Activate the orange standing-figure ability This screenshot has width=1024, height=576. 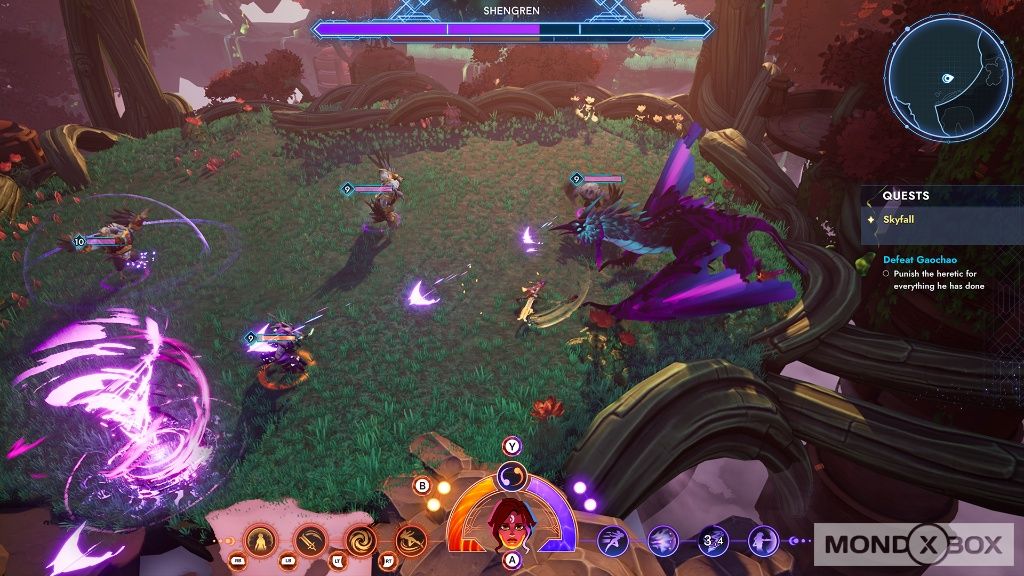(261, 541)
